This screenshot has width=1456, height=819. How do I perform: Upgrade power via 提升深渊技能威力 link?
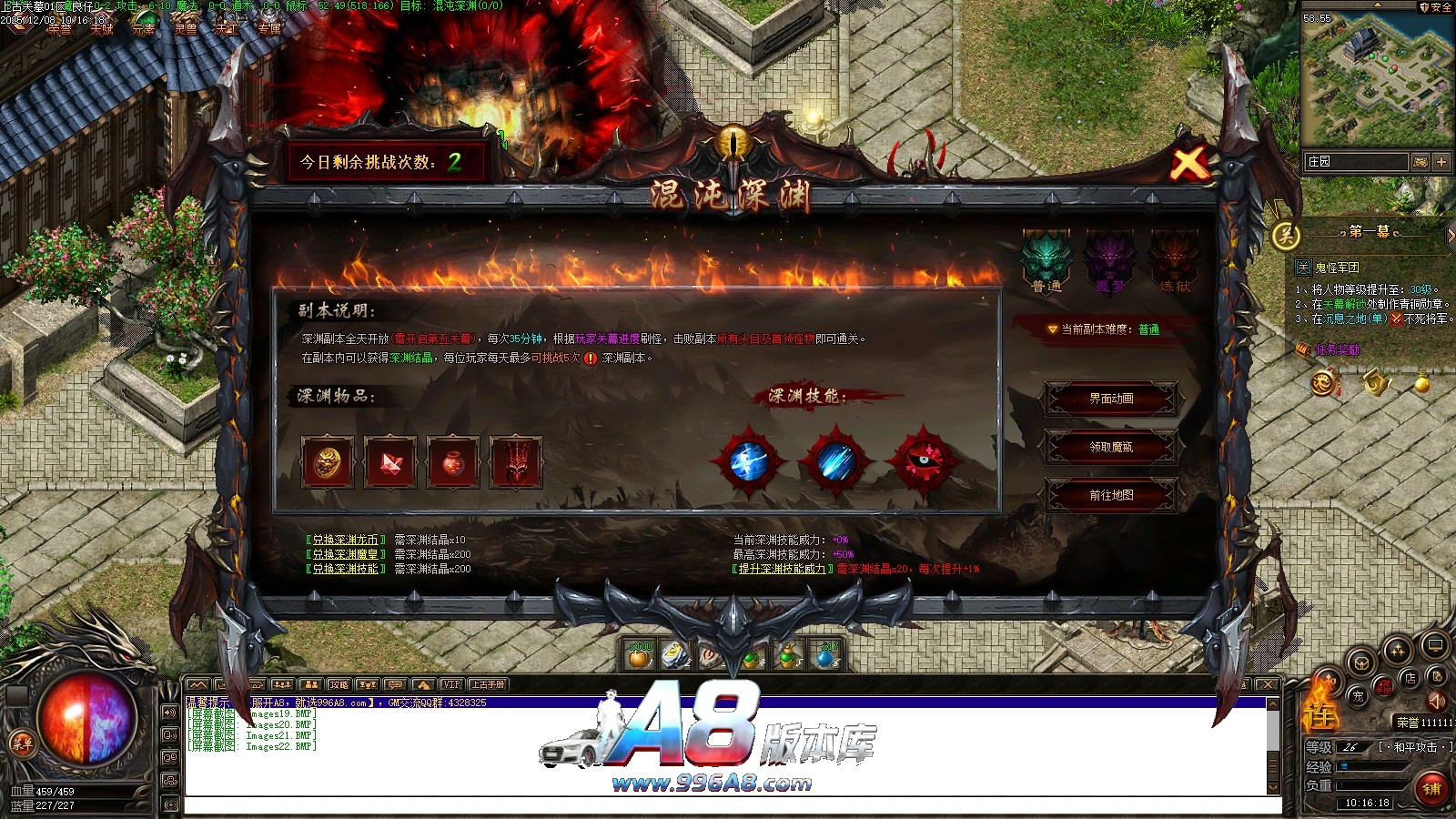782,569
